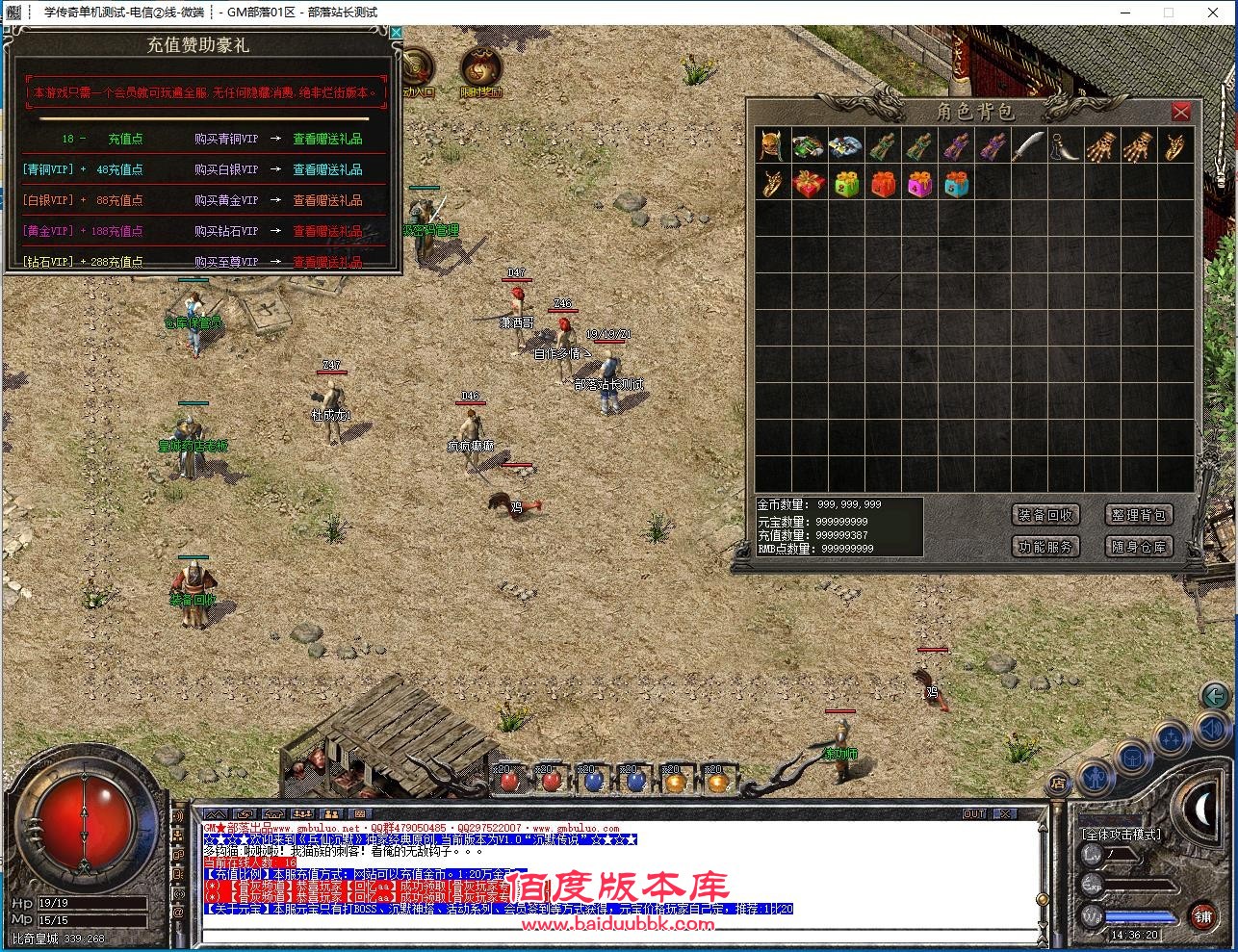Click the claw weapon item in the backpack
The image size is (1238, 952).
pos(1101,144)
